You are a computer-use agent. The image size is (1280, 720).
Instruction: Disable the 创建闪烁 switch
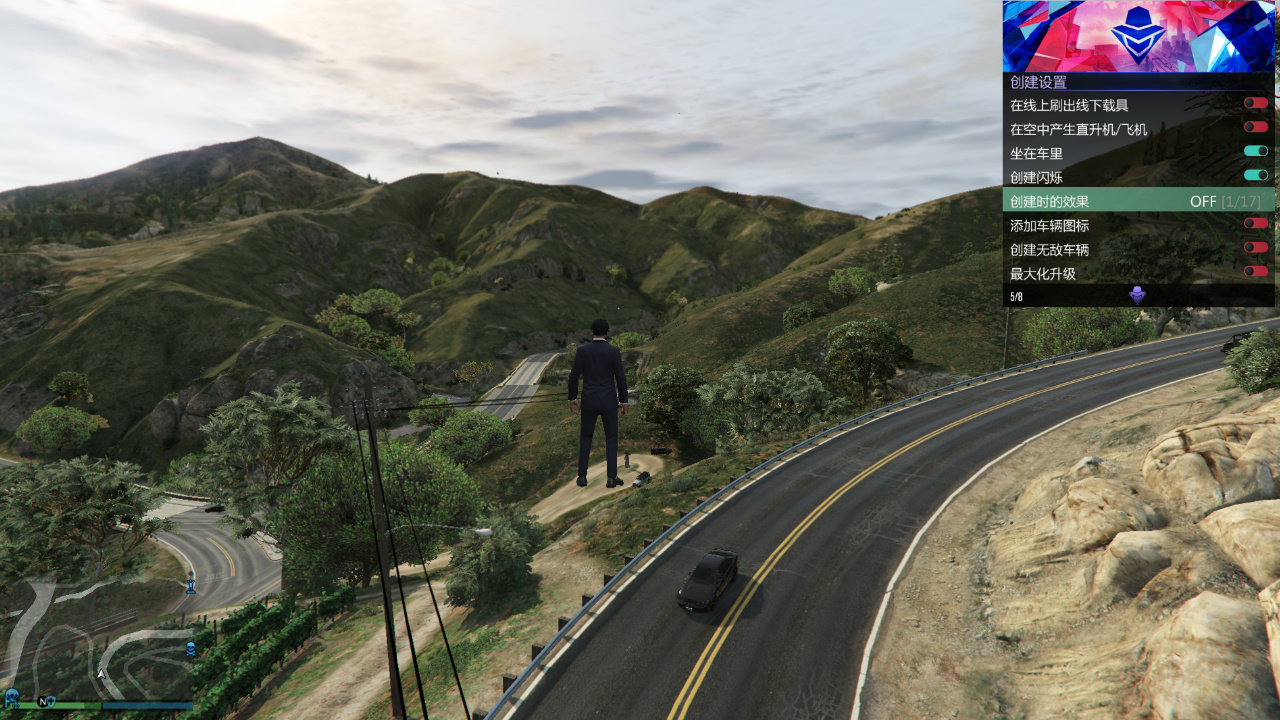(1255, 175)
